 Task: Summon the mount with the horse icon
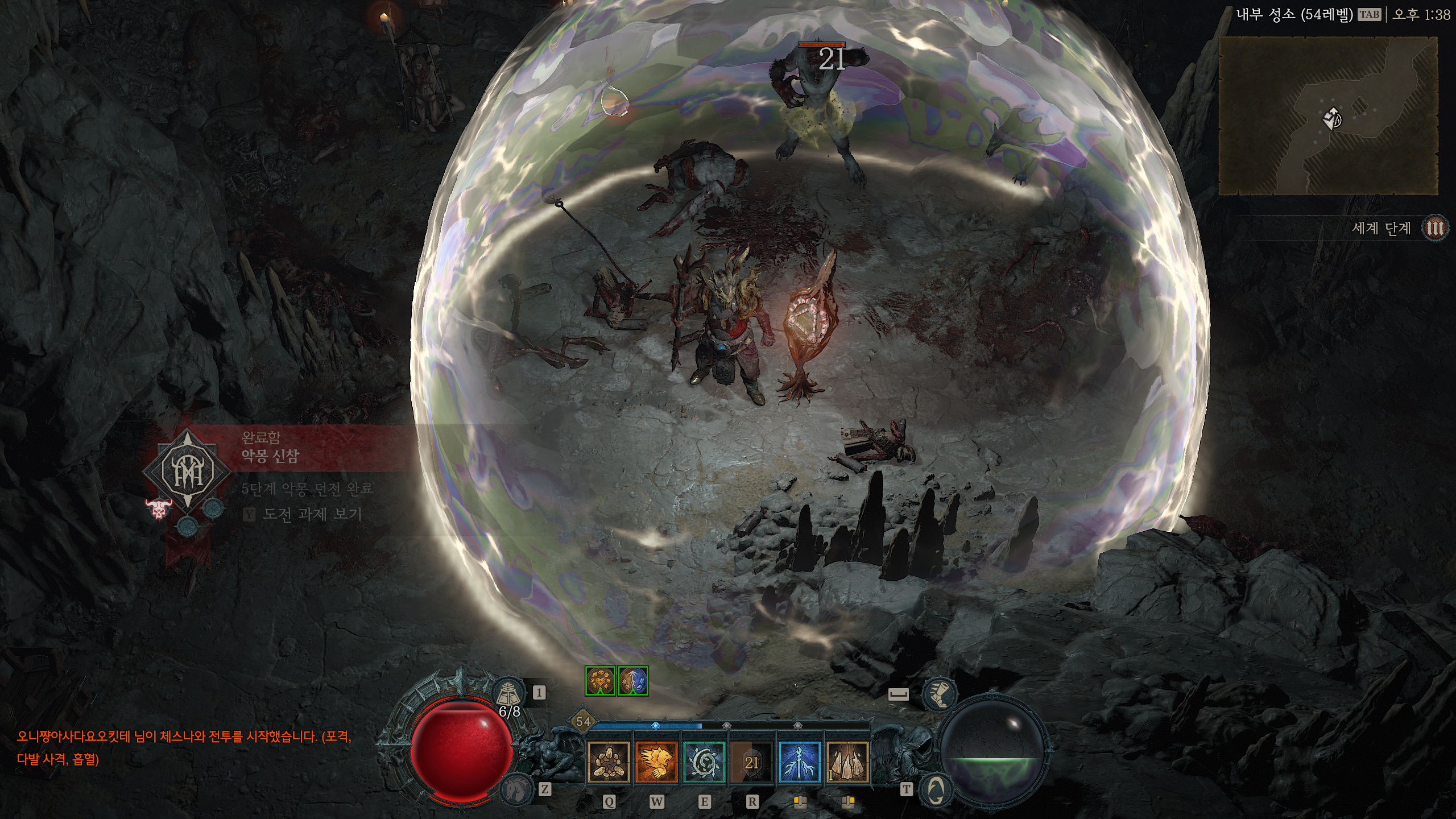(x=515, y=789)
